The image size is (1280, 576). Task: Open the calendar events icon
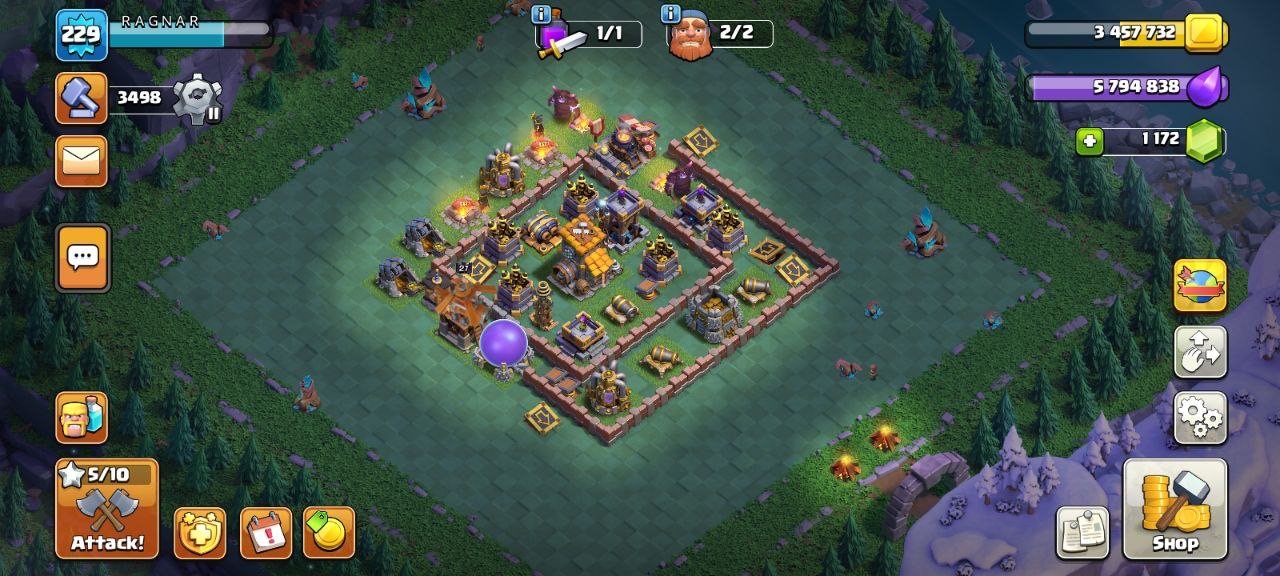click(x=266, y=533)
